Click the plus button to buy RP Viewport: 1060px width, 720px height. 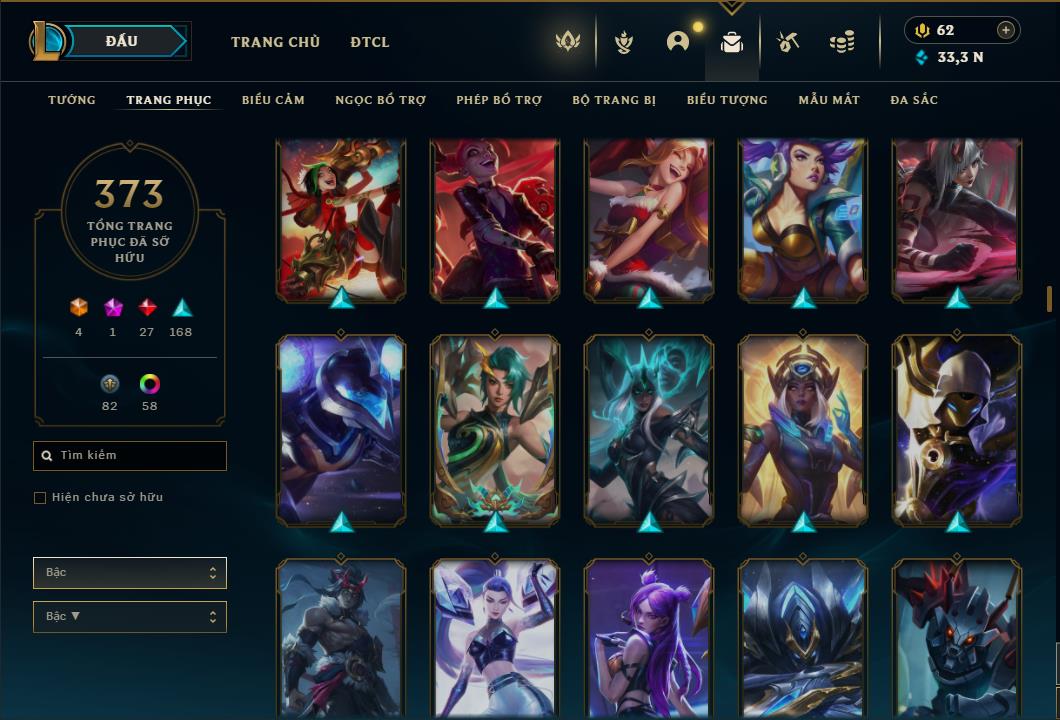(x=1006, y=30)
